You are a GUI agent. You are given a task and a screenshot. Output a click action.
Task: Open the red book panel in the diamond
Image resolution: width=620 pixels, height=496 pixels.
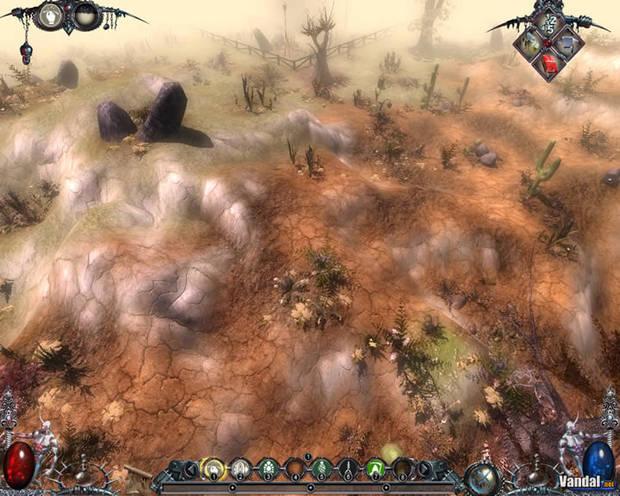click(549, 63)
